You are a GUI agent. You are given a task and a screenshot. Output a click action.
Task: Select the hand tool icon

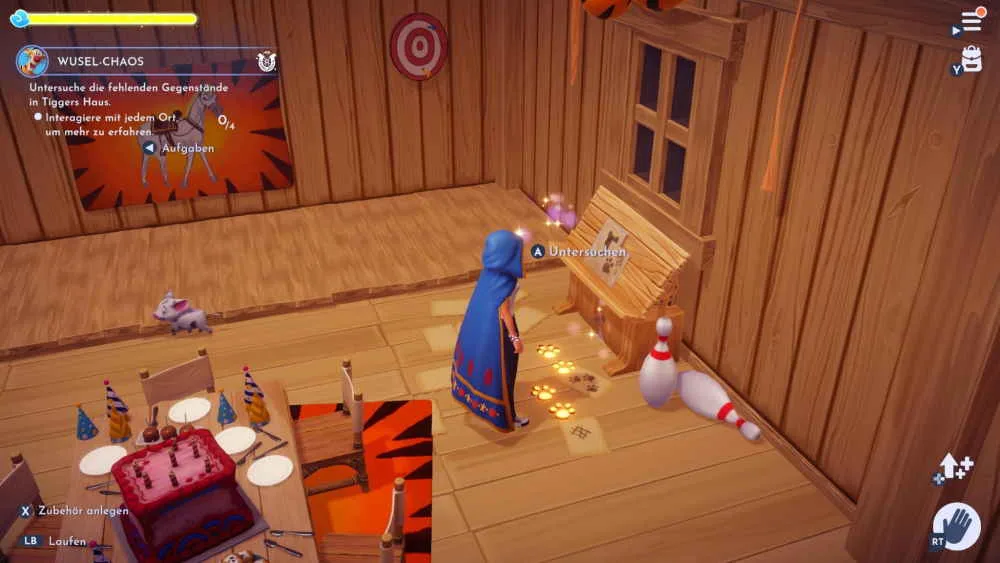(x=957, y=527)
